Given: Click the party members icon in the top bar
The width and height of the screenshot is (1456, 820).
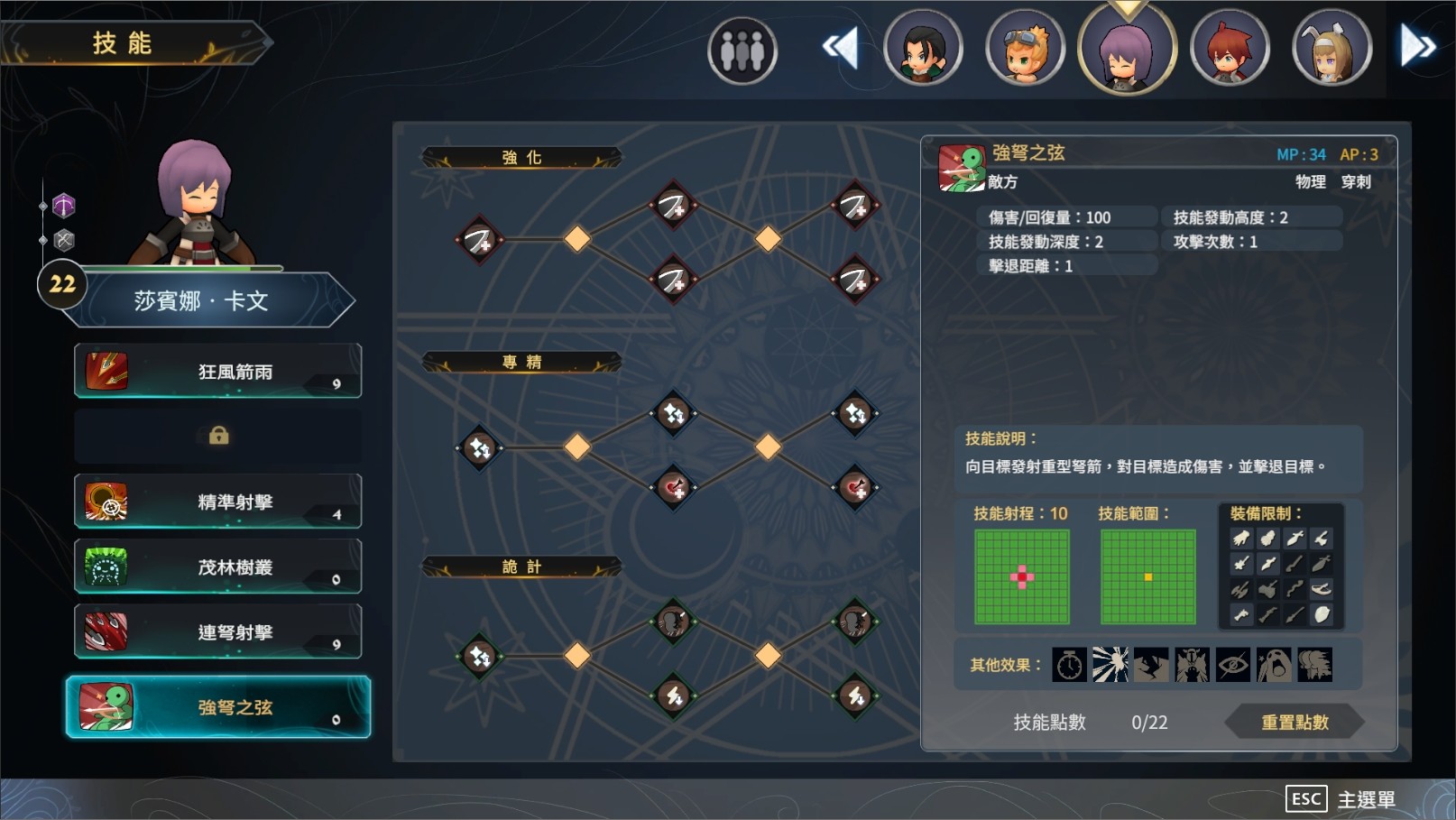Looking at the screenshot, I should 742,50.
